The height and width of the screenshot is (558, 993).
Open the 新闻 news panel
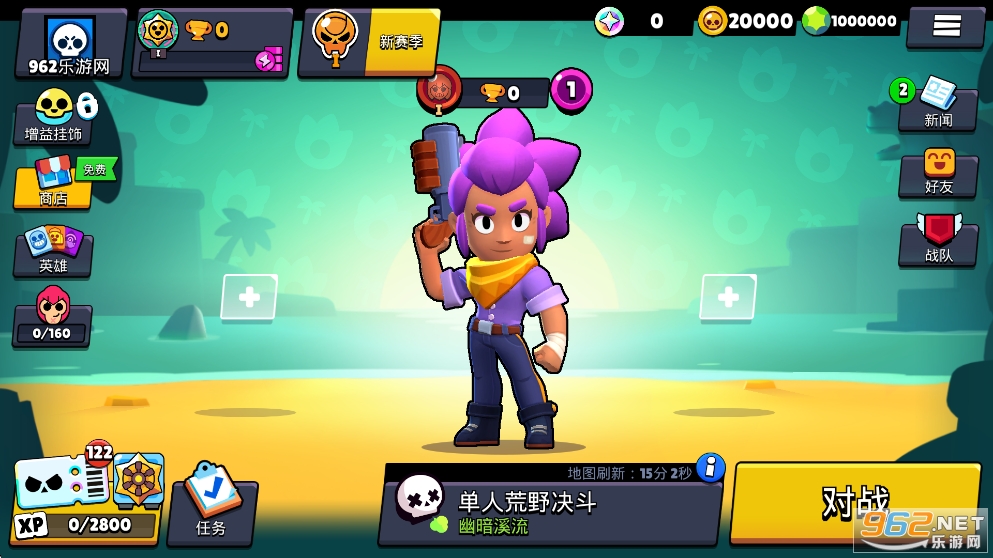937,104
